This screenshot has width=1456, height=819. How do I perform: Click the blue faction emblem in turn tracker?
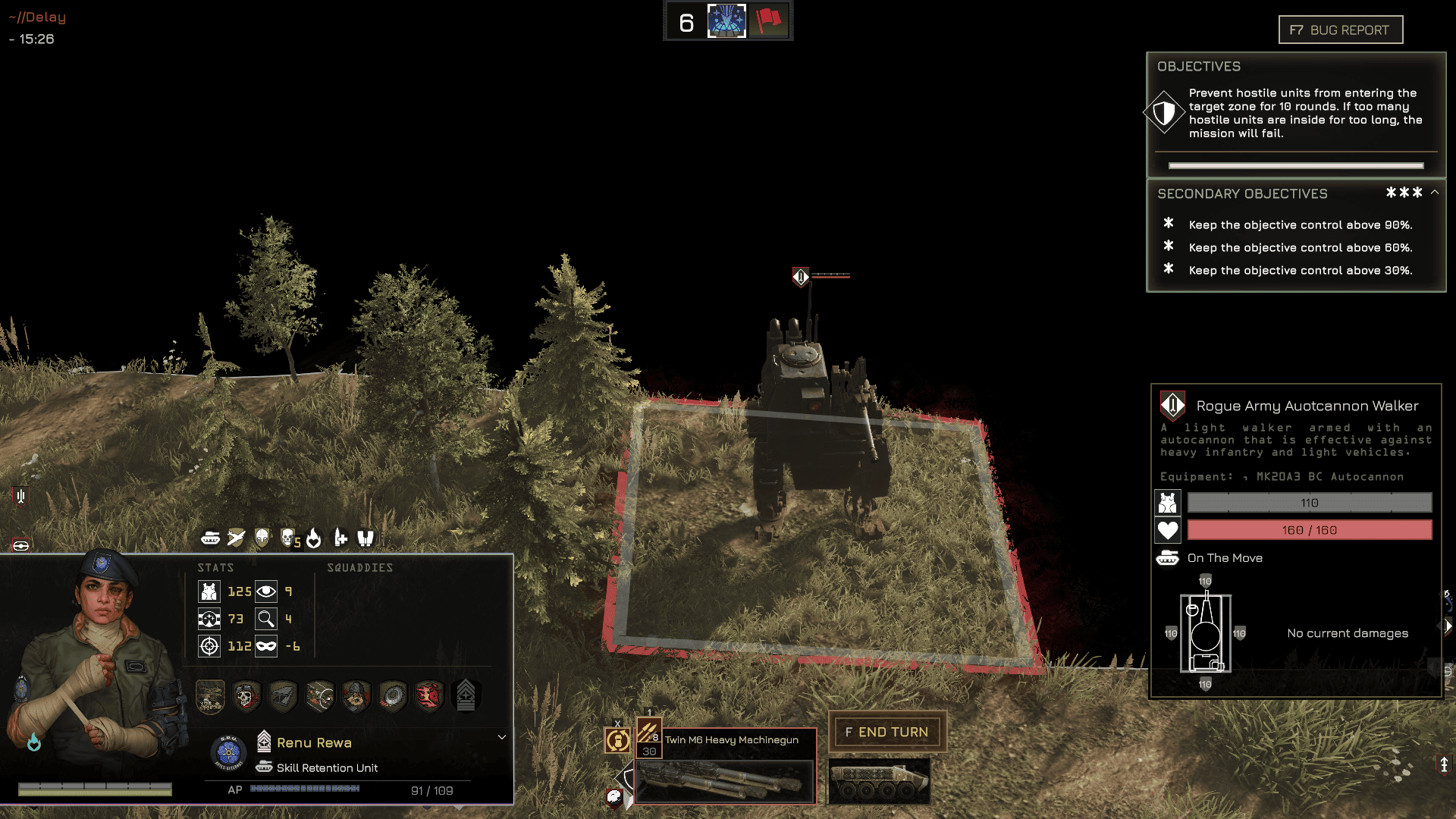coord(726,21)
